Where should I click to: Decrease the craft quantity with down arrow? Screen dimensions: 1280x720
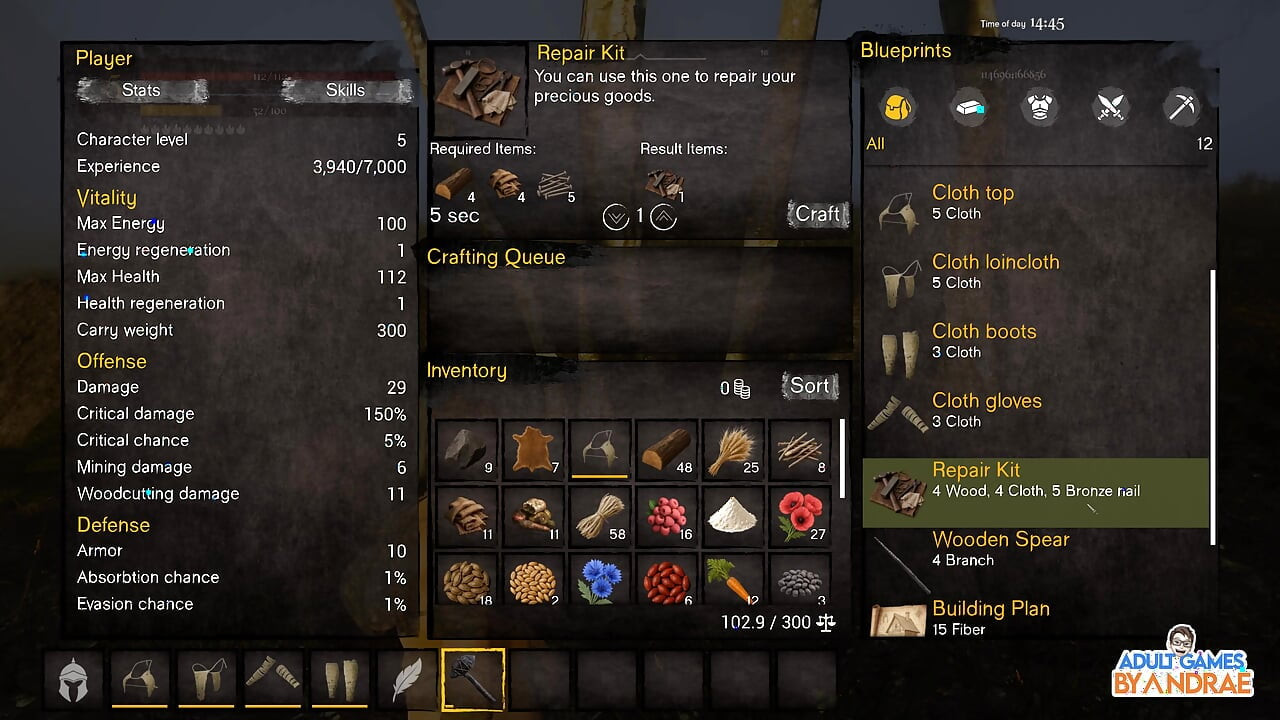pyautogui.click(x=616, y=216)
